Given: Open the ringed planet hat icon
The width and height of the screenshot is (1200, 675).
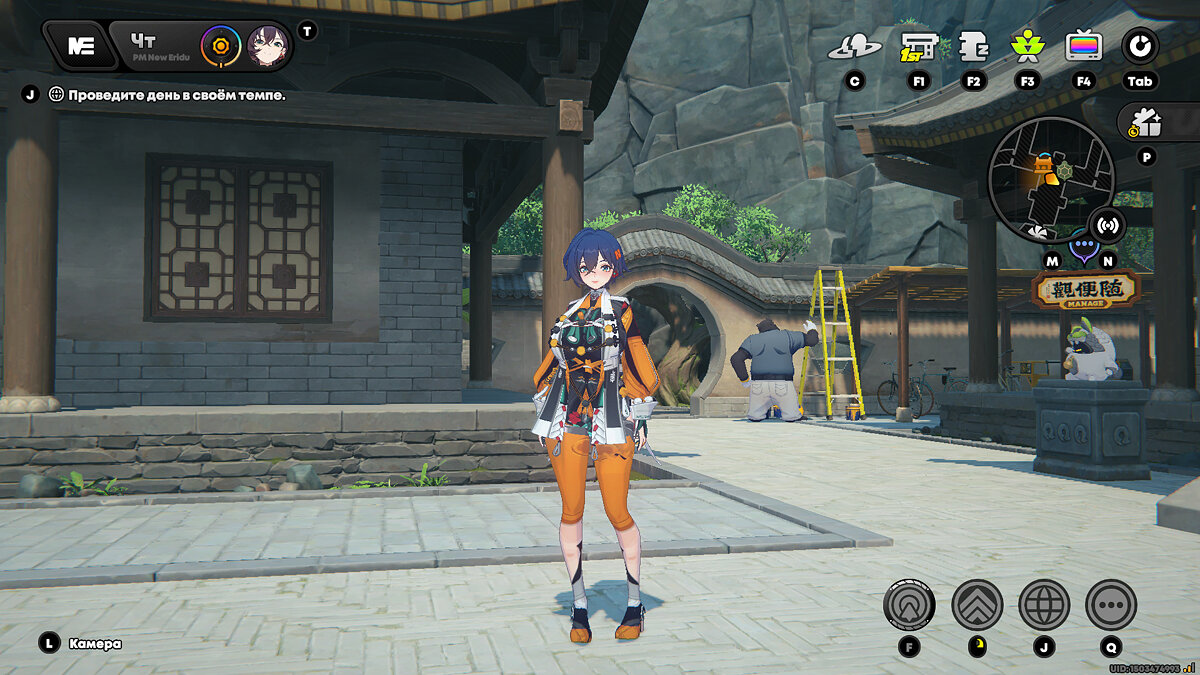Looking at the screenshot, I should [854, 46].
